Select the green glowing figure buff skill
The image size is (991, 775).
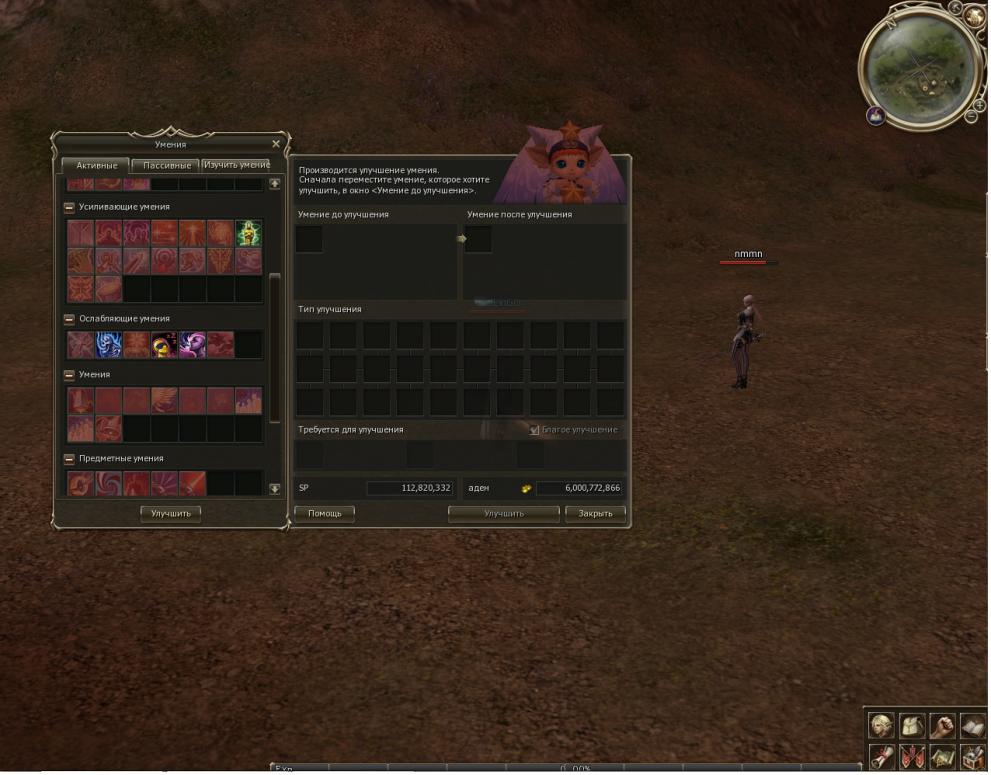coord(248,233)
